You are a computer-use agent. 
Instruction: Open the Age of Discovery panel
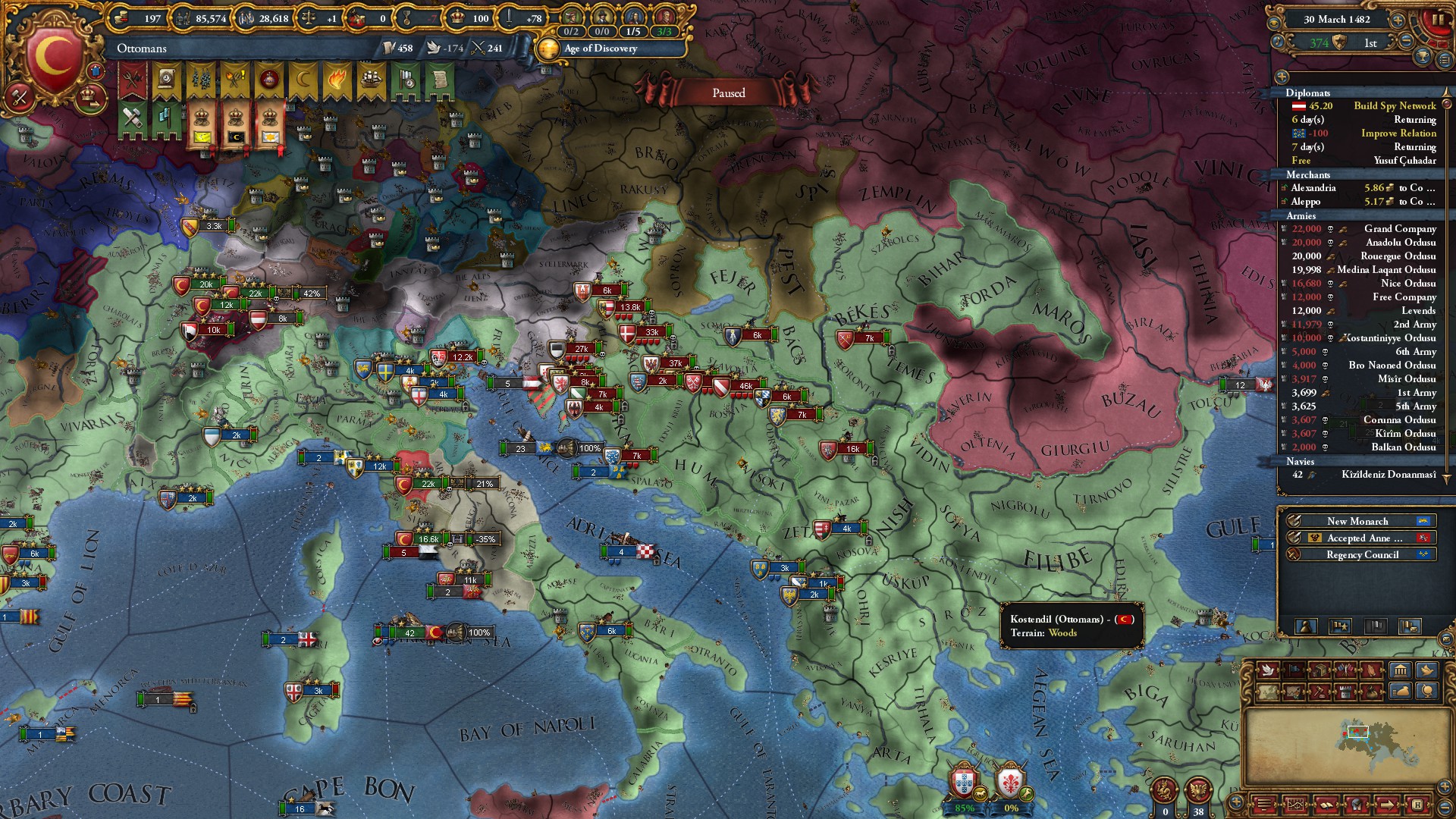(x=600, y=49)
